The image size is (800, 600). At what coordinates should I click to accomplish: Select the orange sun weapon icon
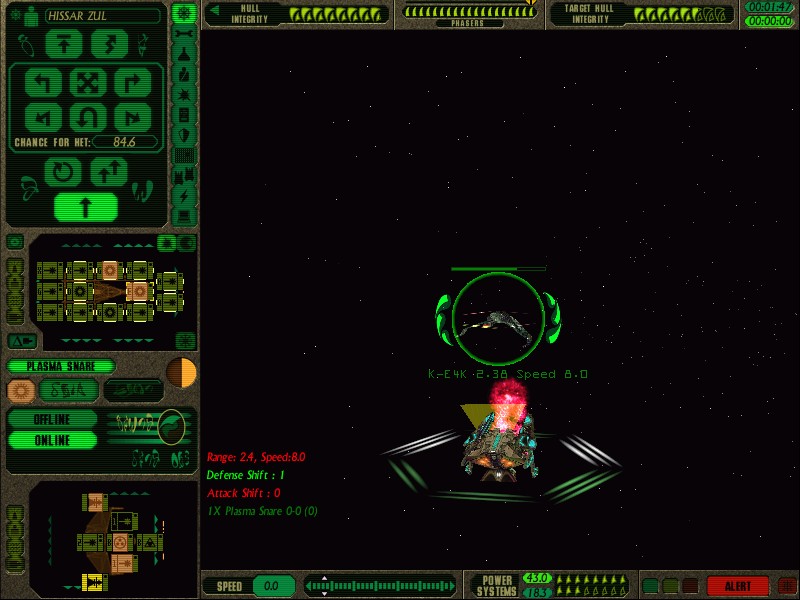click(20, 390)
